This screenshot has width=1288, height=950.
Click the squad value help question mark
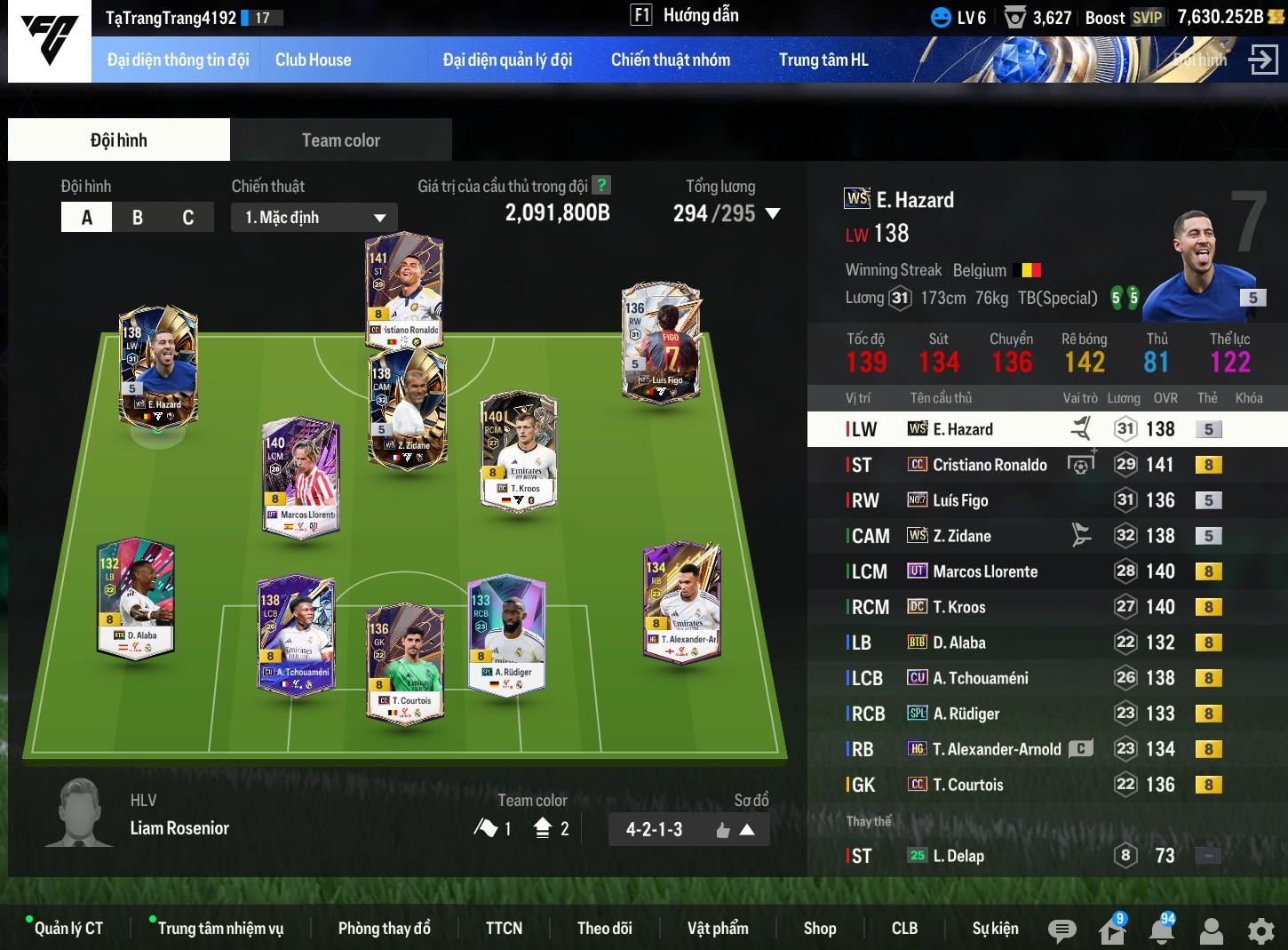pos(601,185)
